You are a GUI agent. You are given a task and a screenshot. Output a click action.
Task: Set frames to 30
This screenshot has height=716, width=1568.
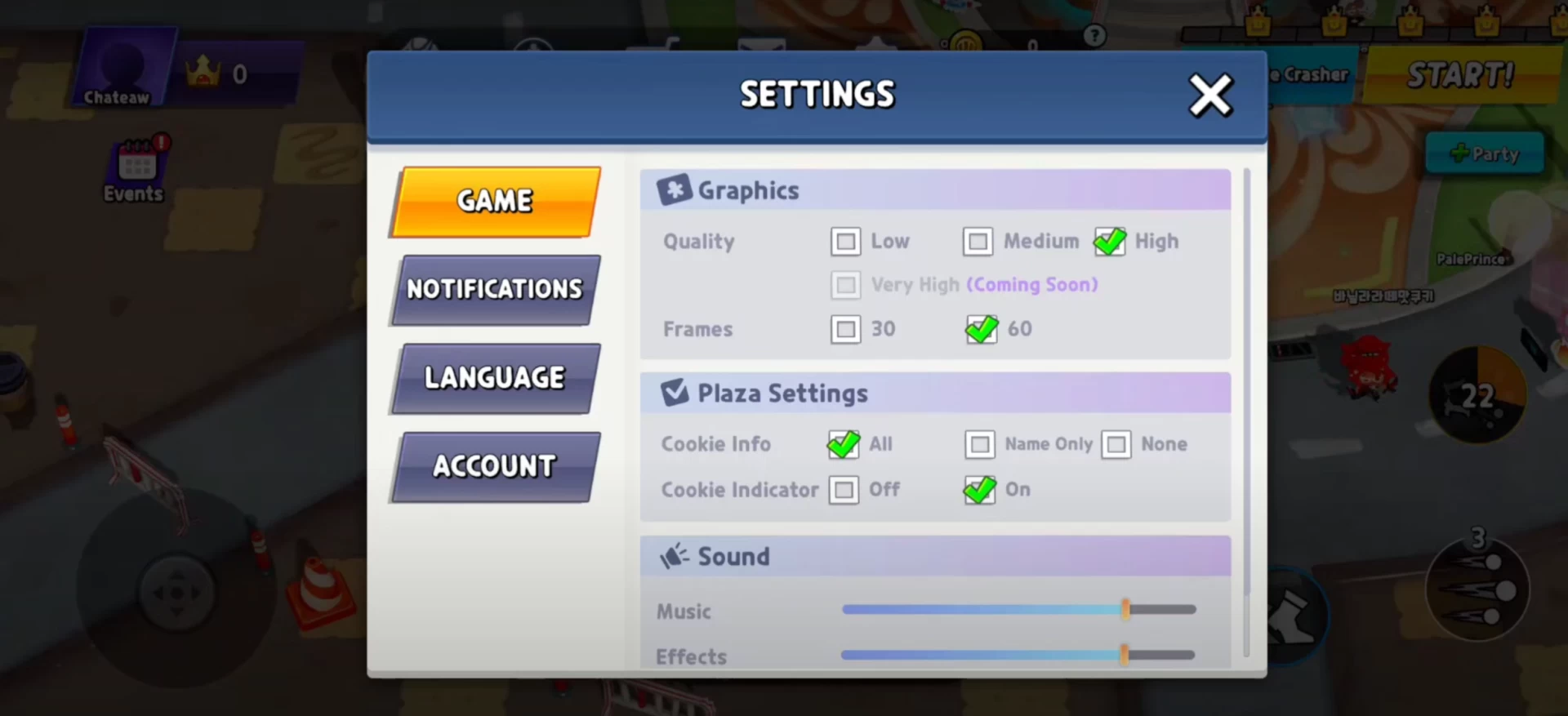(x=846, y=329)
